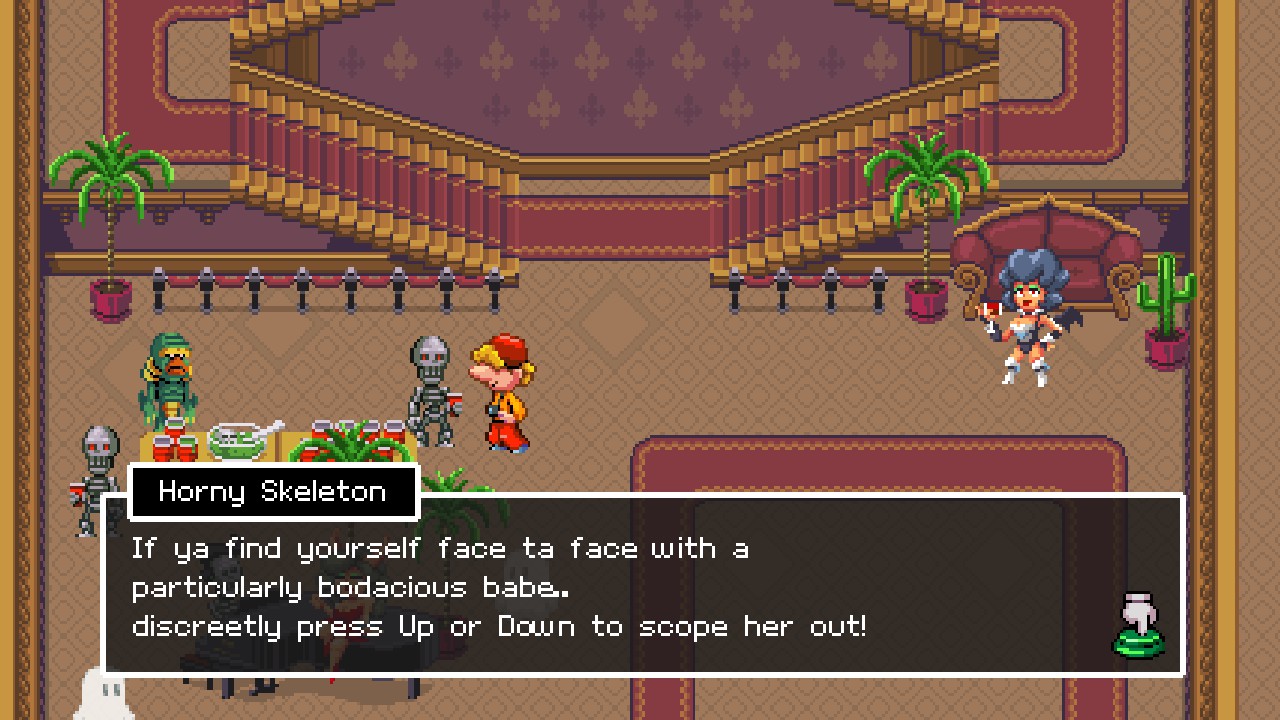Advance dialogue with the pointing hand icon
This screenshot has height=720, width=1280.
1139,626
